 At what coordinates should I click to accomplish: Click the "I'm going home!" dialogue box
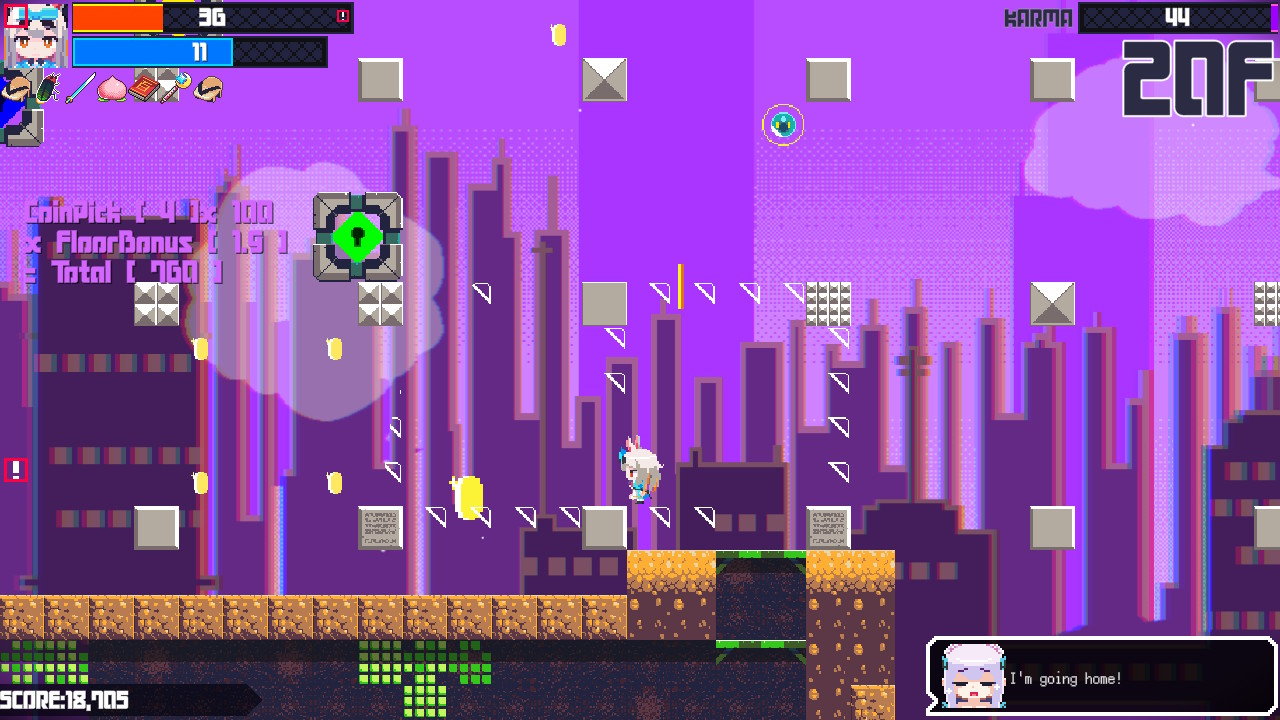1101,677
